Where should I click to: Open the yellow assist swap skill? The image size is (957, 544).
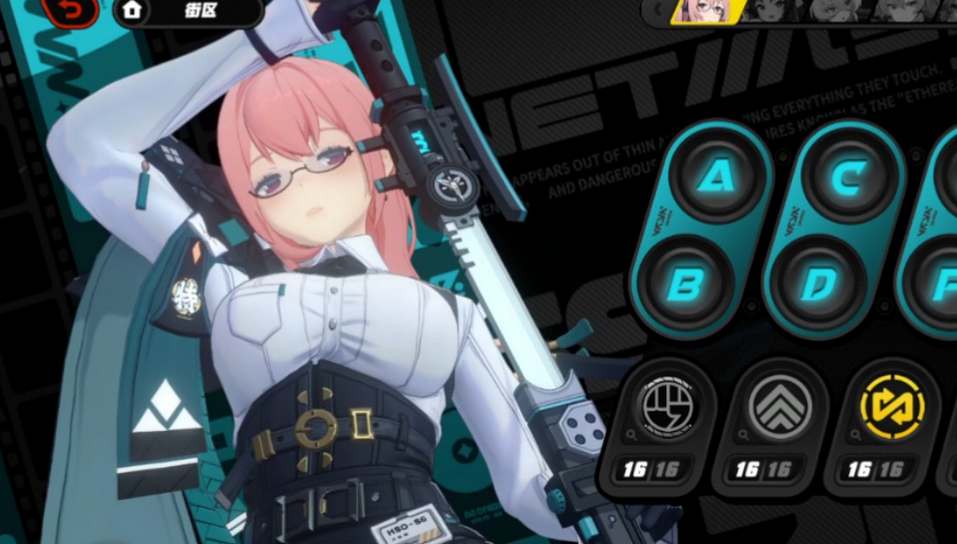point(892,410)
